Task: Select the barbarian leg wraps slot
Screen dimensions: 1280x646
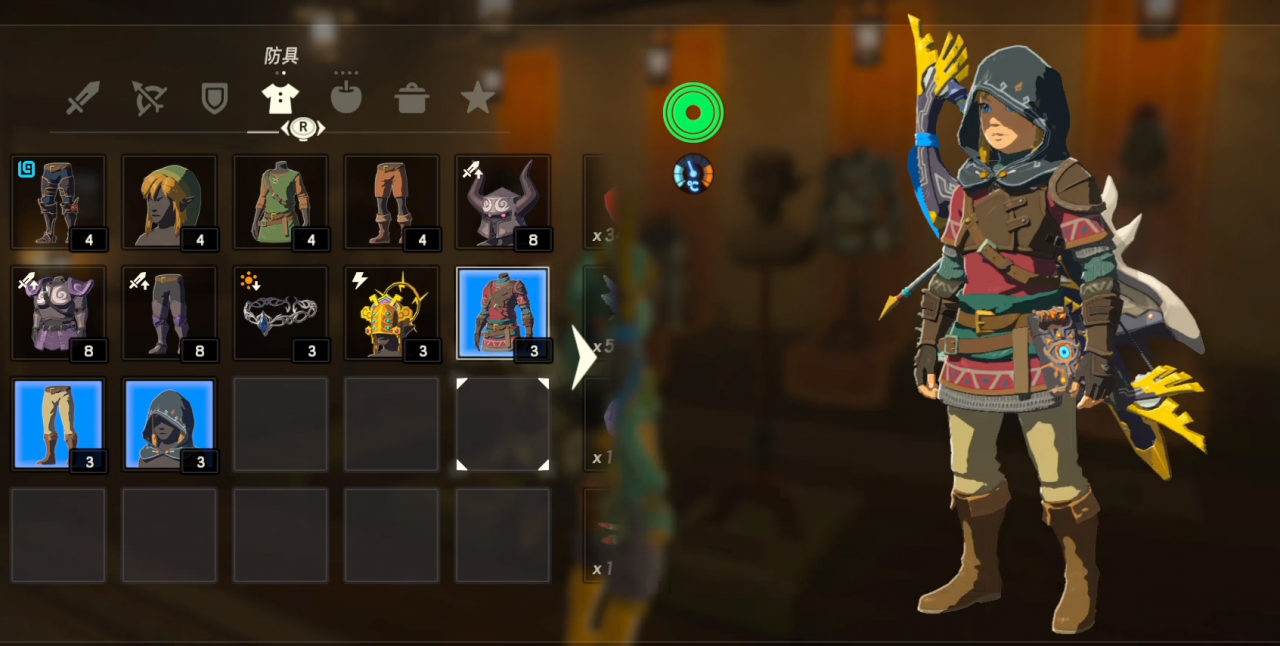Action: [169, 313]
